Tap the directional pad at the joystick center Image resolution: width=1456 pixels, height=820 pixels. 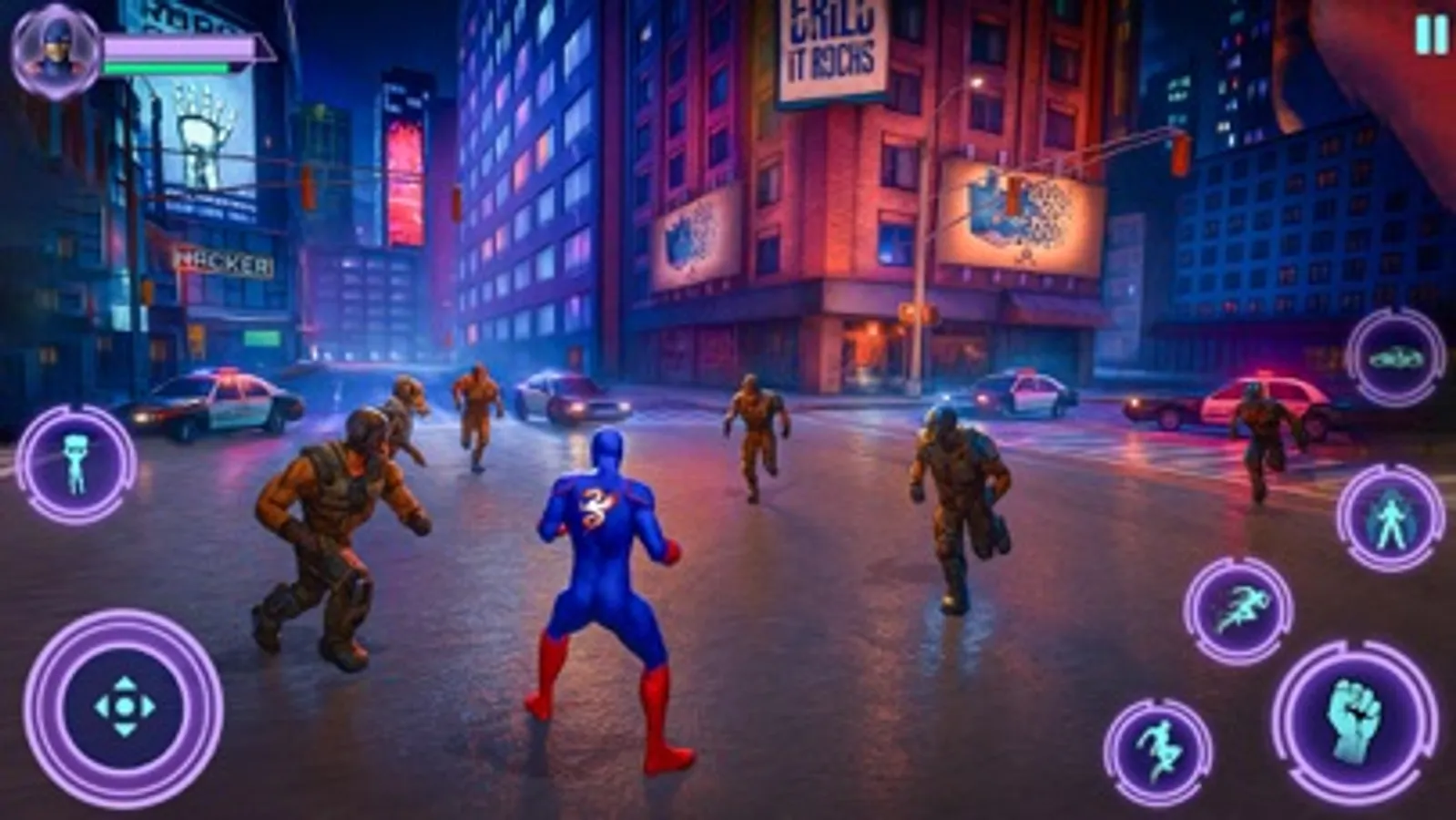125,706
